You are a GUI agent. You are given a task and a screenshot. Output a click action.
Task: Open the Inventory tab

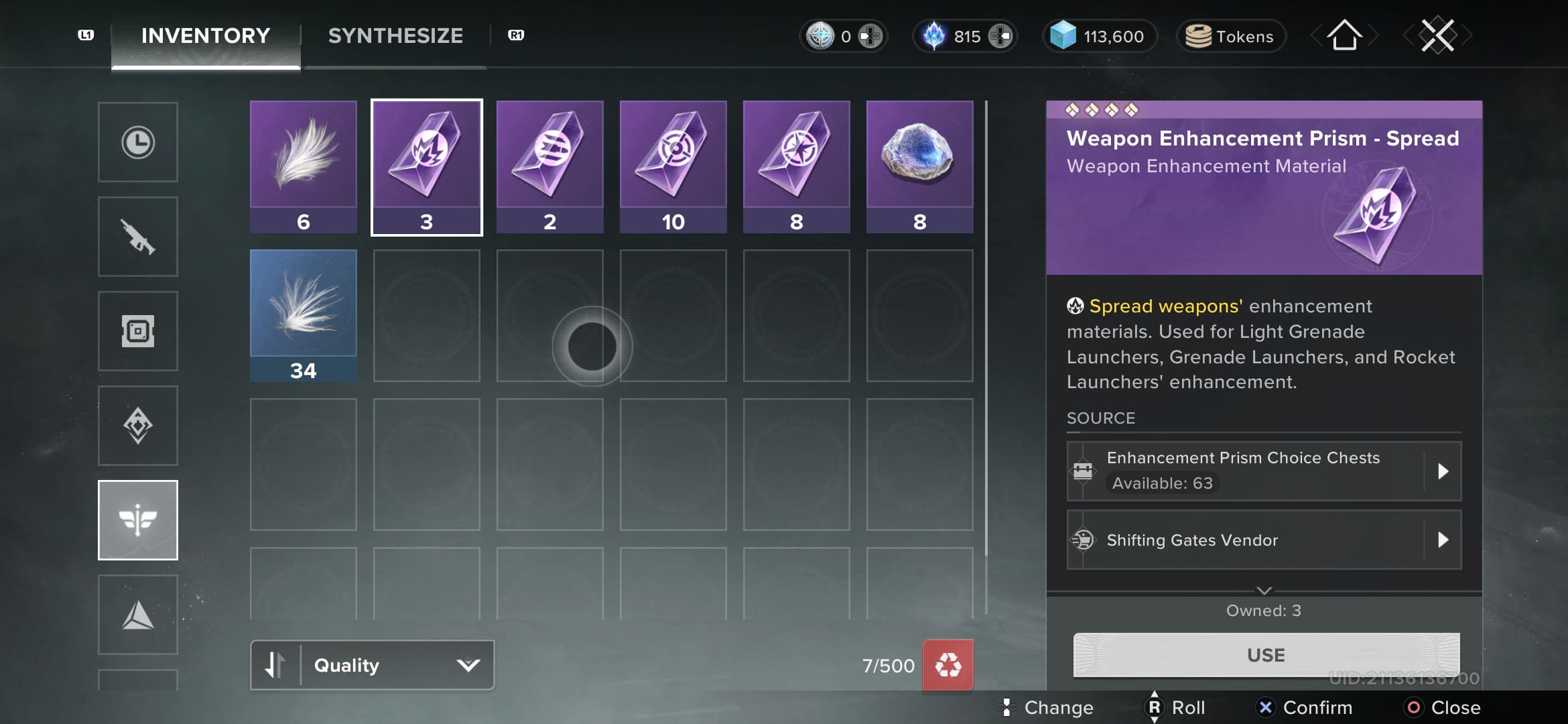(x=206, y=36)
